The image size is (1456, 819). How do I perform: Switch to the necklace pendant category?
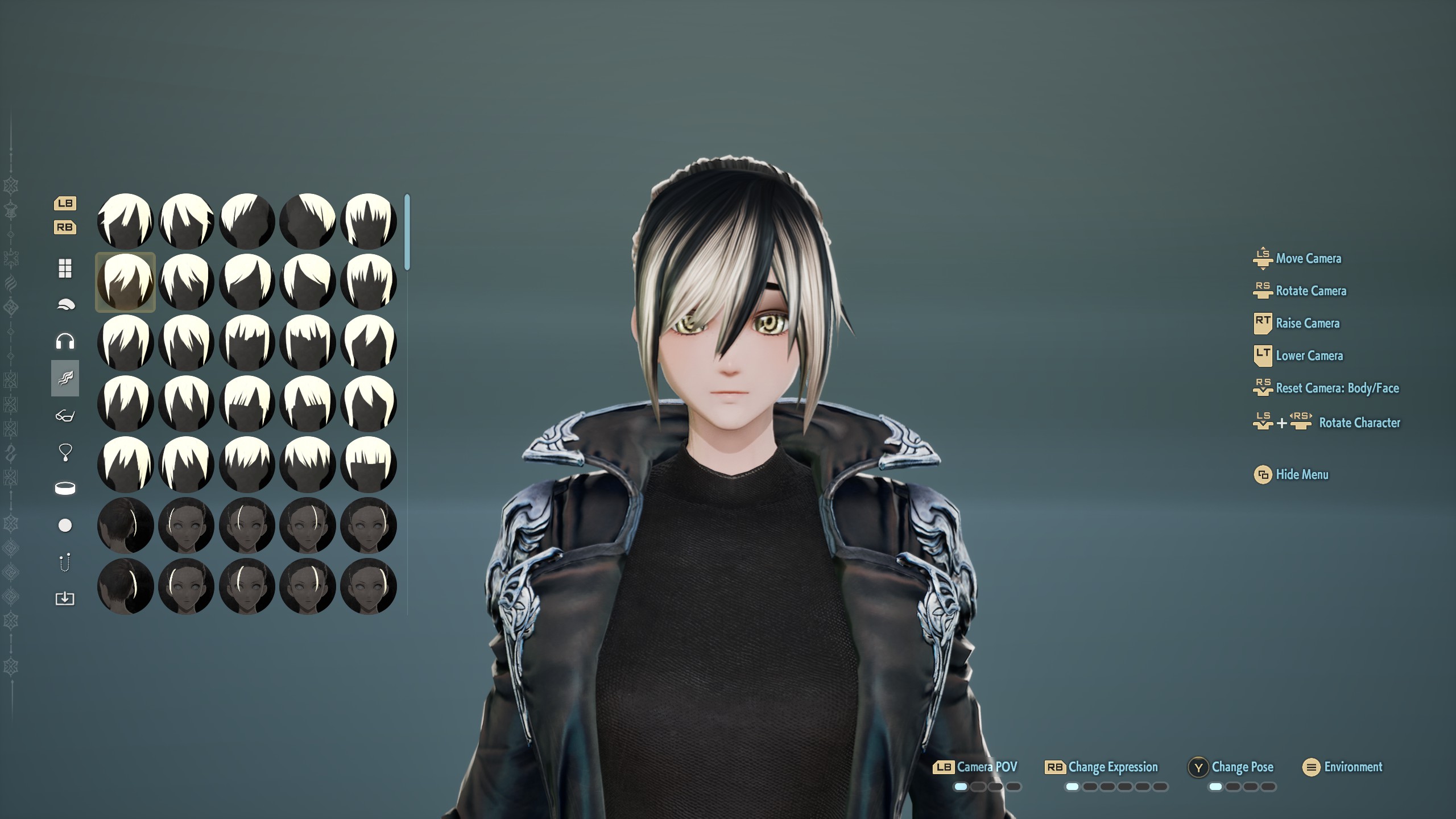tap(65, 452)
